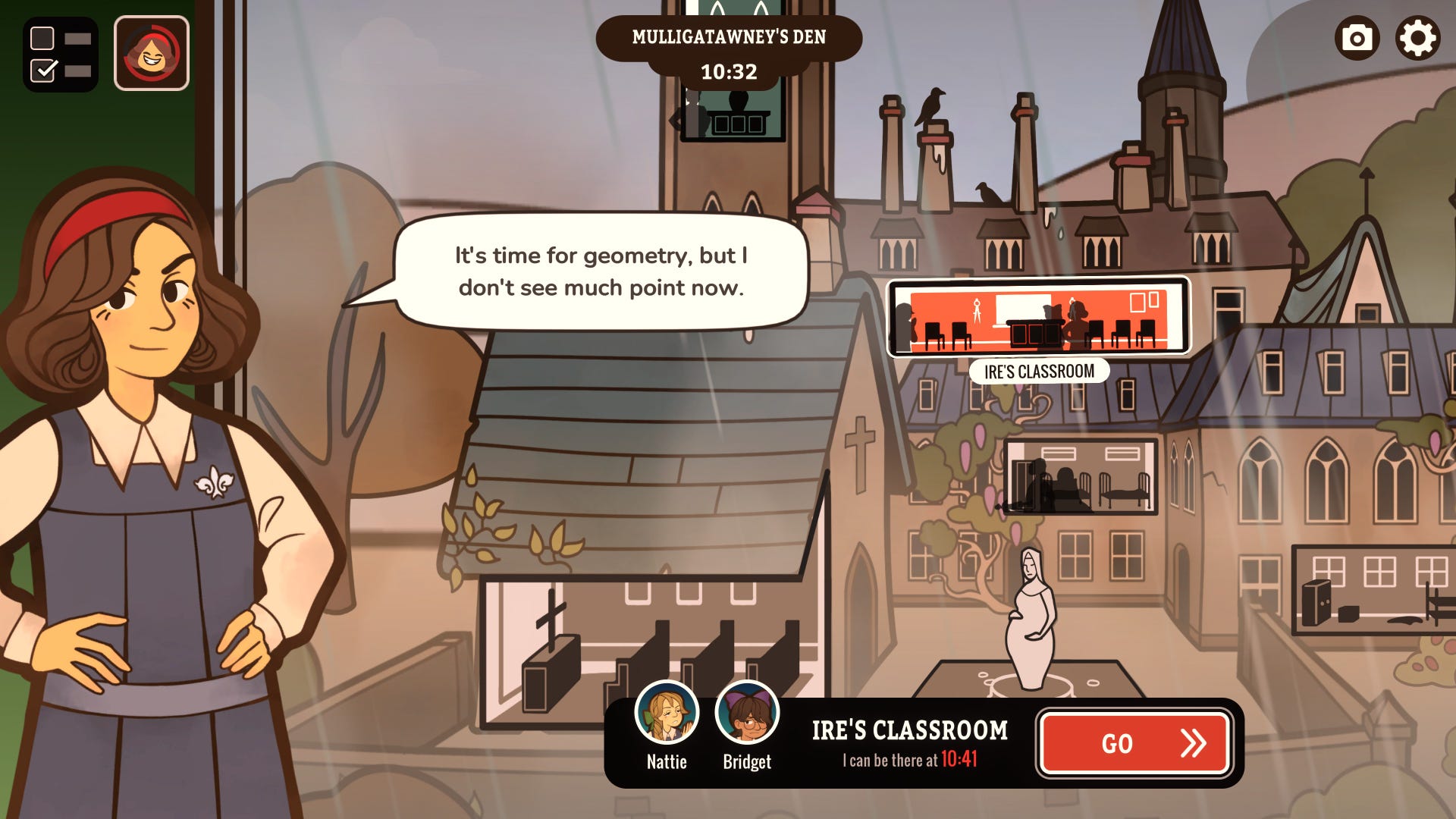The height and width of the screenshot is (819, 1456).
Task: Click the red-hooded character portrait icon
Action: click(x=152, y=54)
